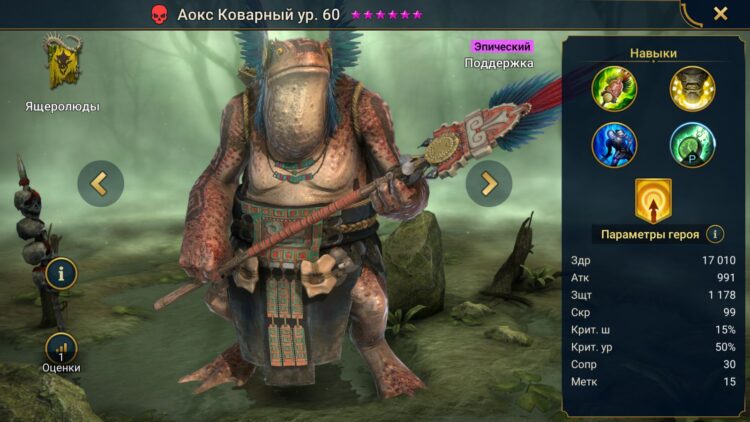Select the green staff attack skill
The height and width of the screenshot is (422, 750).
615,88
